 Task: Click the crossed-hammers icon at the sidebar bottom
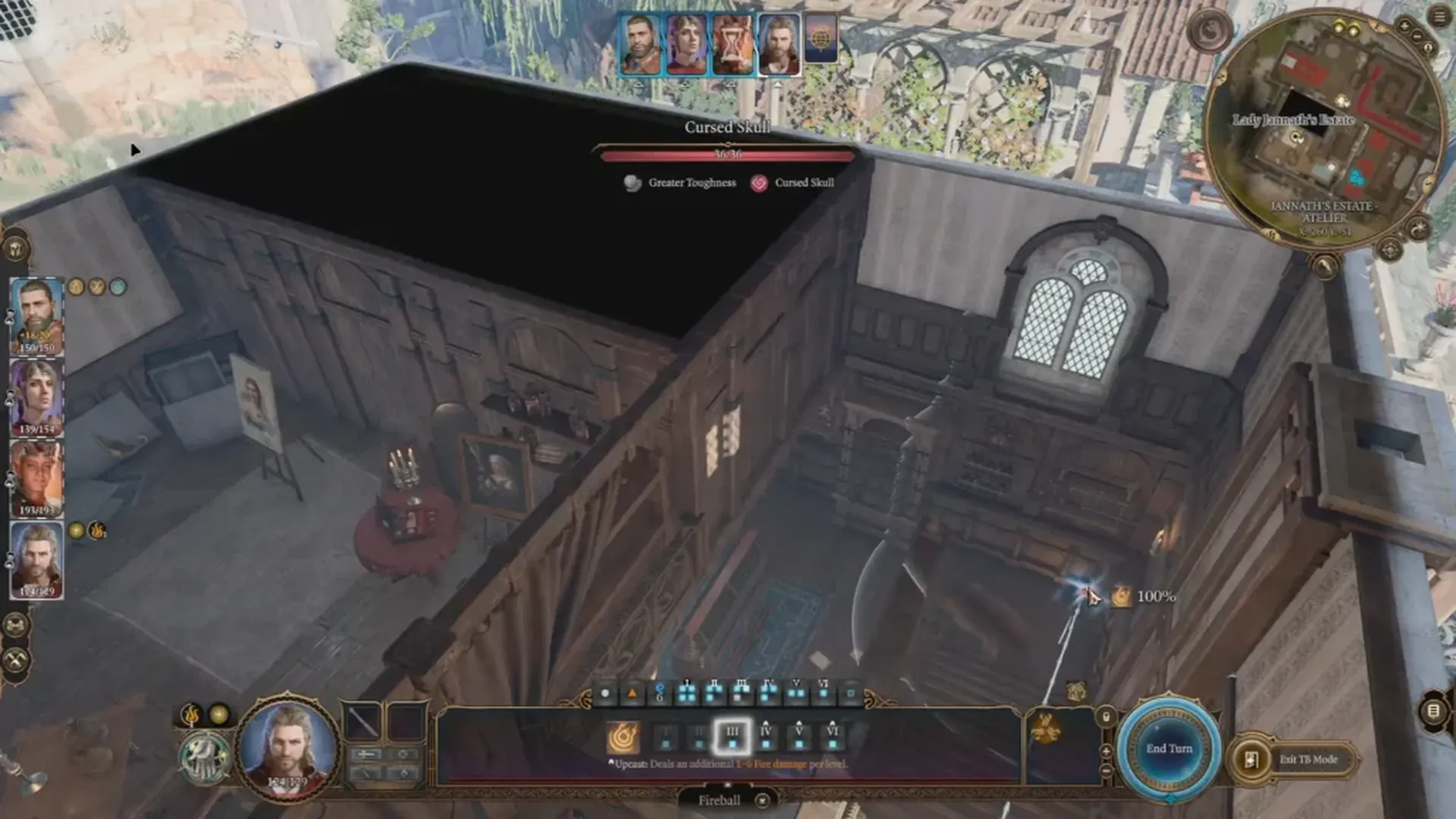pos(15,659)
